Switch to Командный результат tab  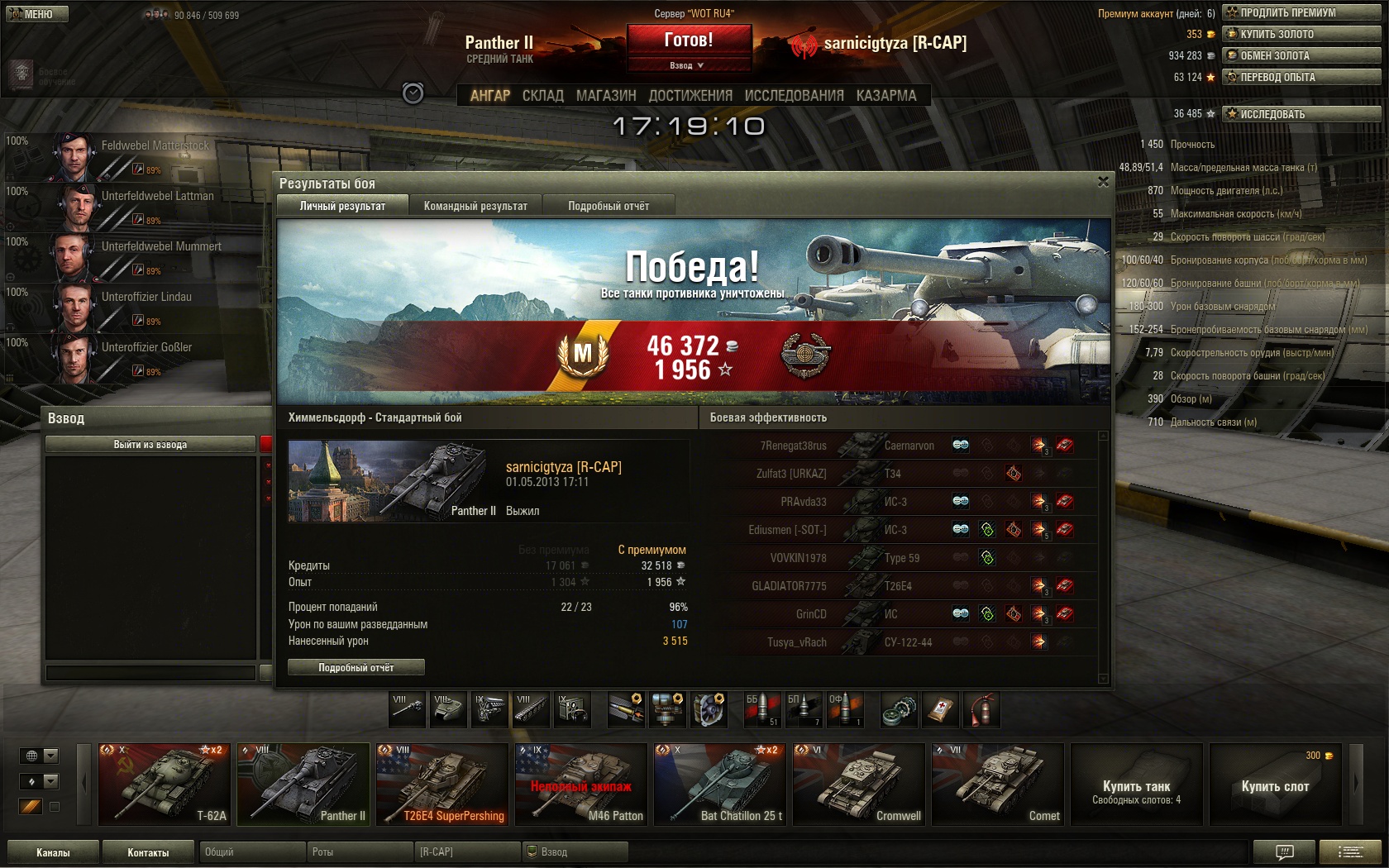click(x=475, y=206)
